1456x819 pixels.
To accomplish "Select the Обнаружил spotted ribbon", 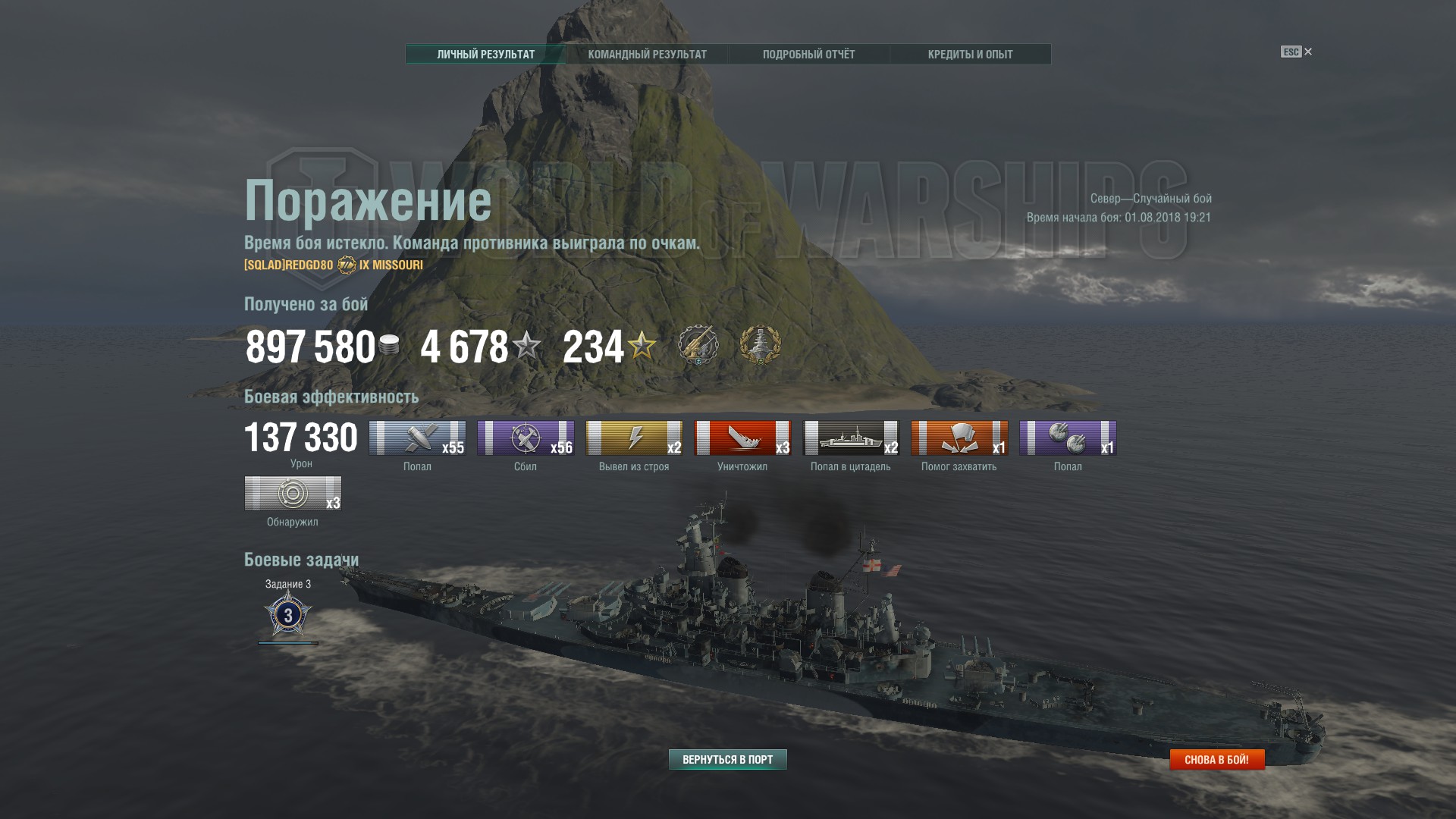I will (x=293, y=494).
